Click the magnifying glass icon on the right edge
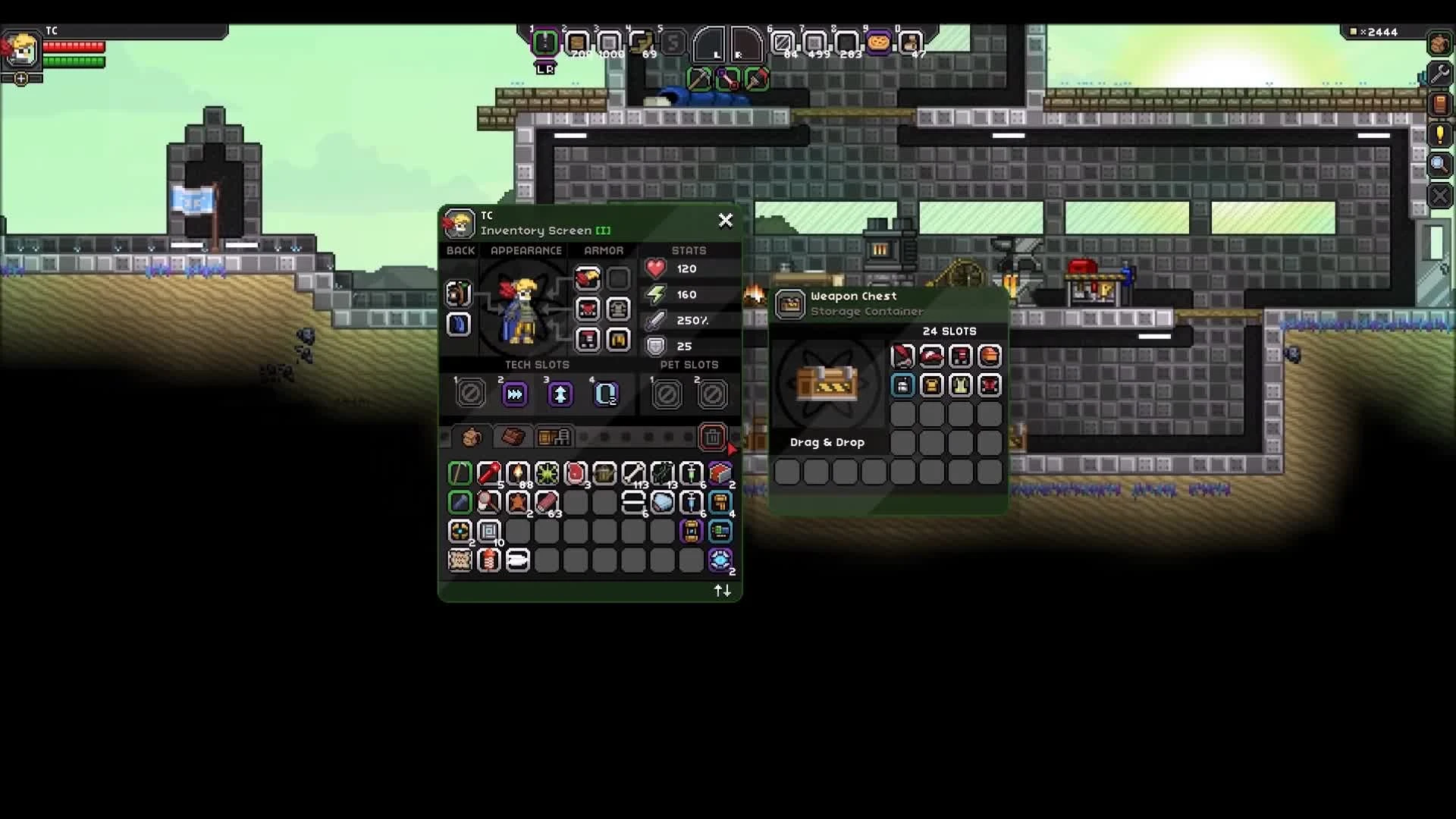 [1439, 165]
